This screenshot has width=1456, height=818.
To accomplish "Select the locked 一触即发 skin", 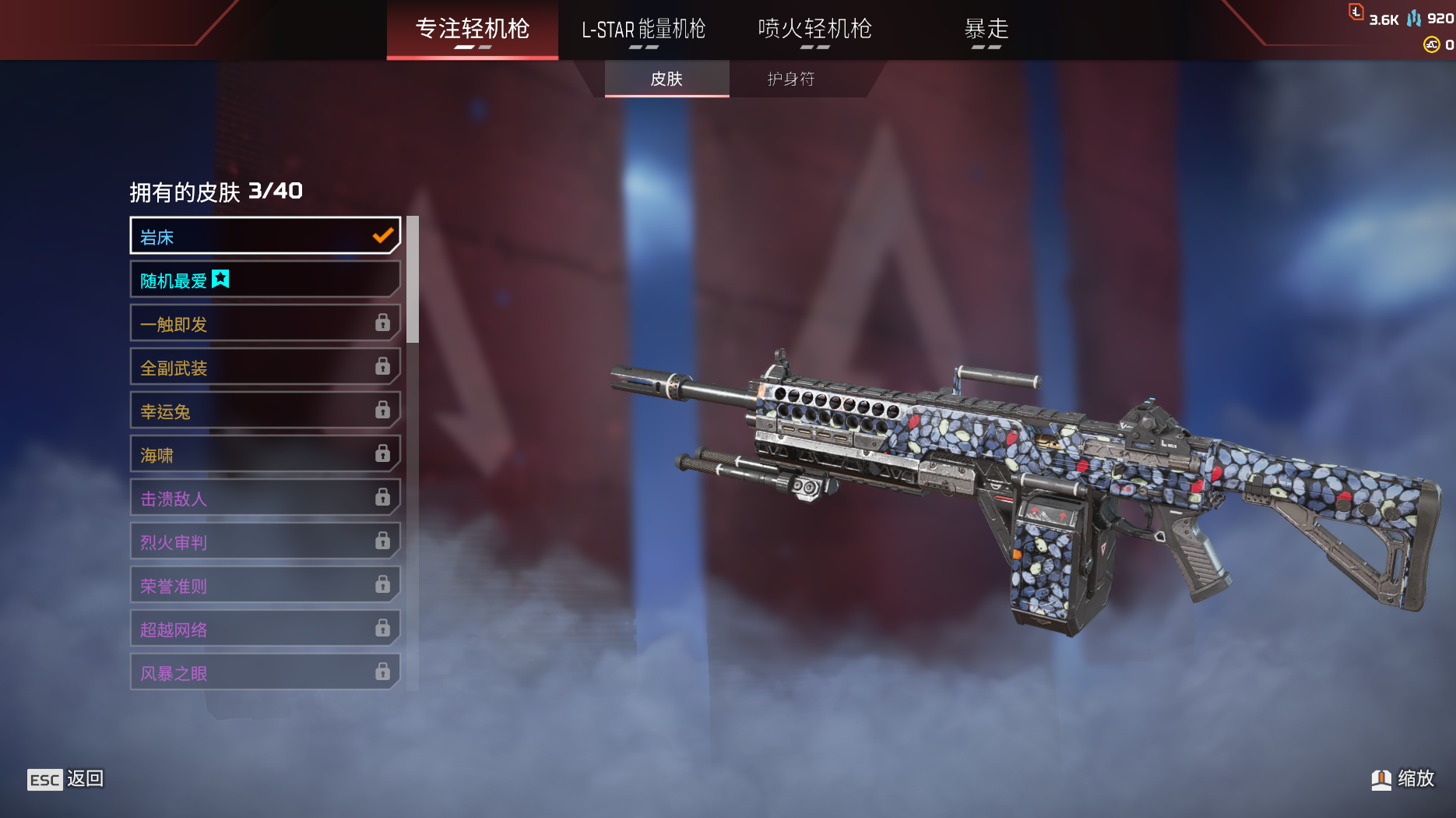I will (265, 323).
